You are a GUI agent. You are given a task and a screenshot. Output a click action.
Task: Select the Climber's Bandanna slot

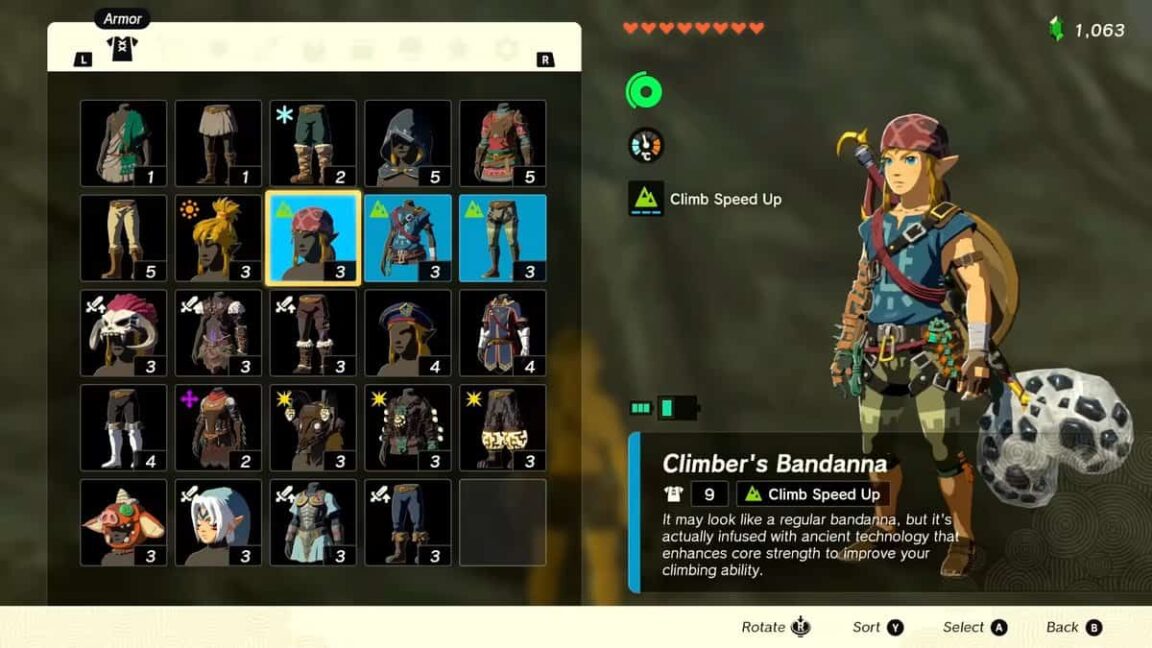pos(313,239)
